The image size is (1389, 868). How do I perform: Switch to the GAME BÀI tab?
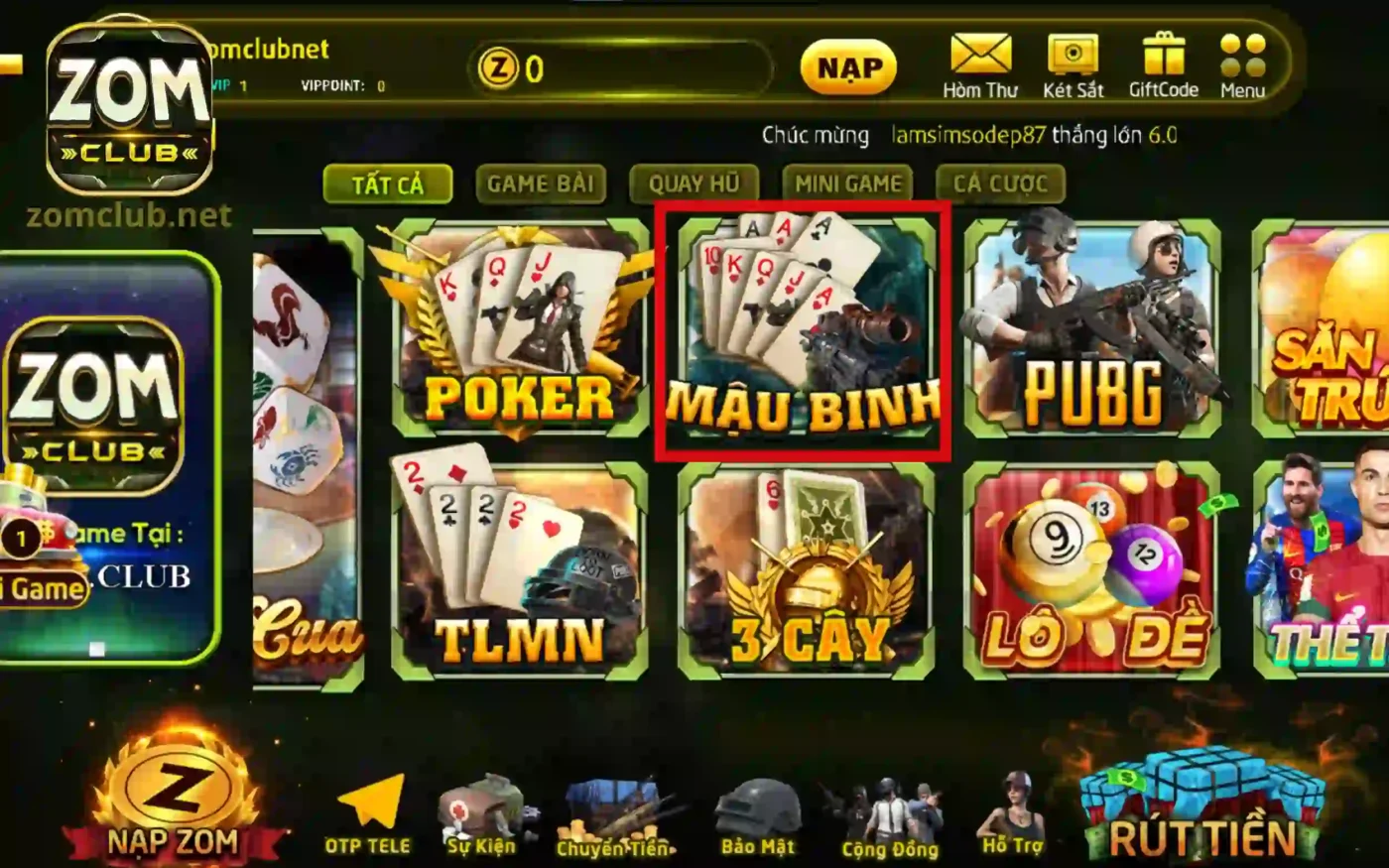point(541,184)
